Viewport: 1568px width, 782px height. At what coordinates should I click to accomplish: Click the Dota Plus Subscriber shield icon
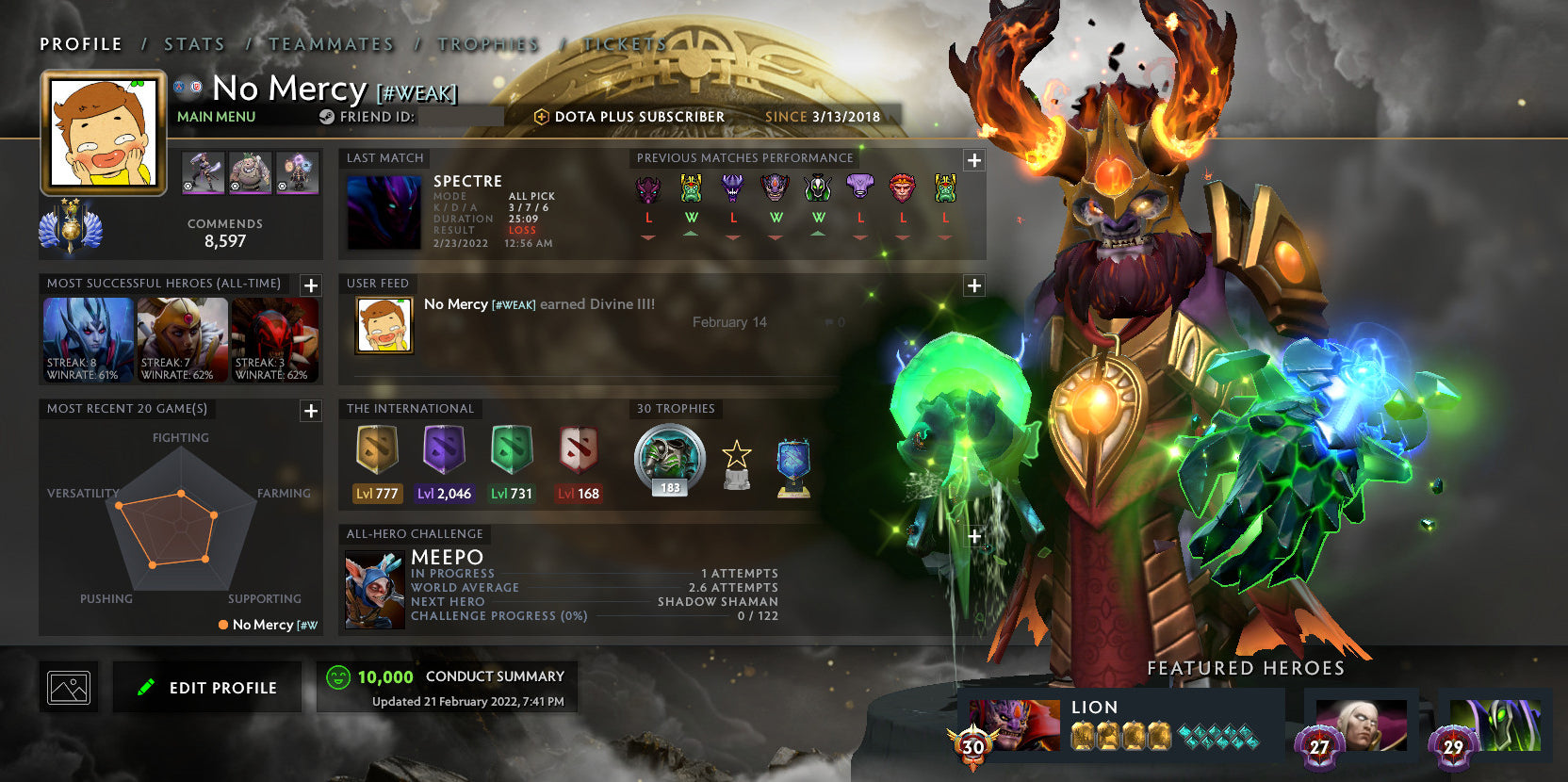point(542,116)
